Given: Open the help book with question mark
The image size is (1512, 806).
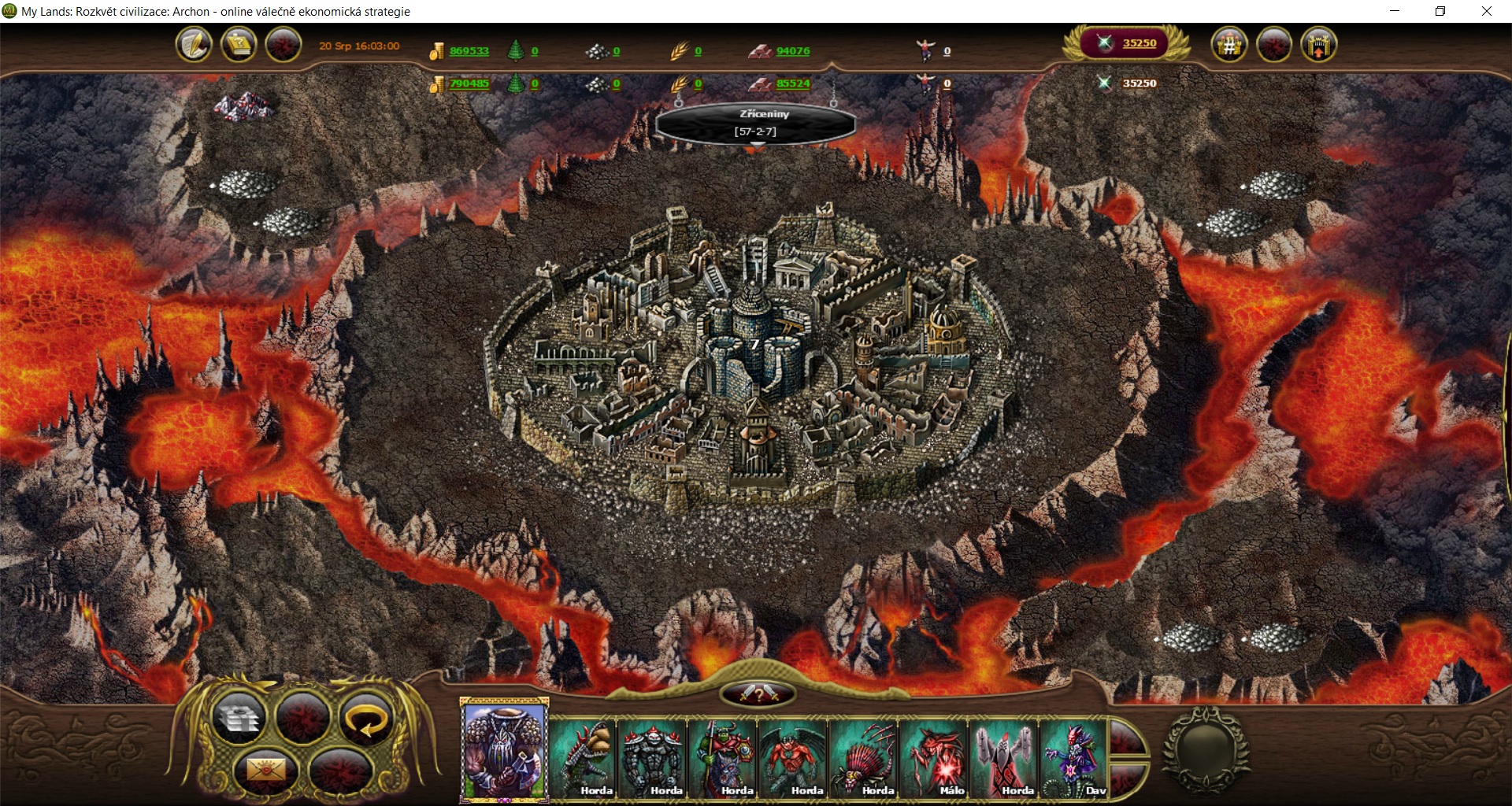Looking at the screenshot, I should pos(239,44).
